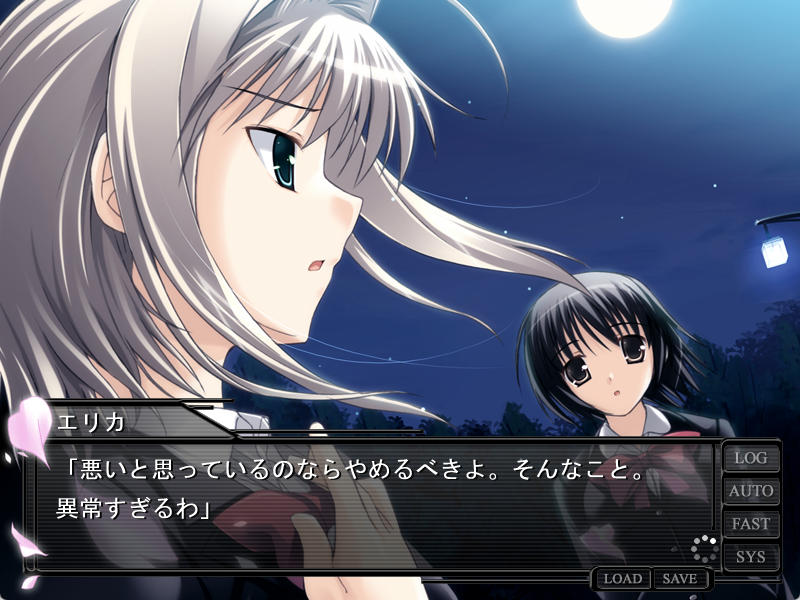
Task: Click the SAVE button
Action: (x=680, y=579)
